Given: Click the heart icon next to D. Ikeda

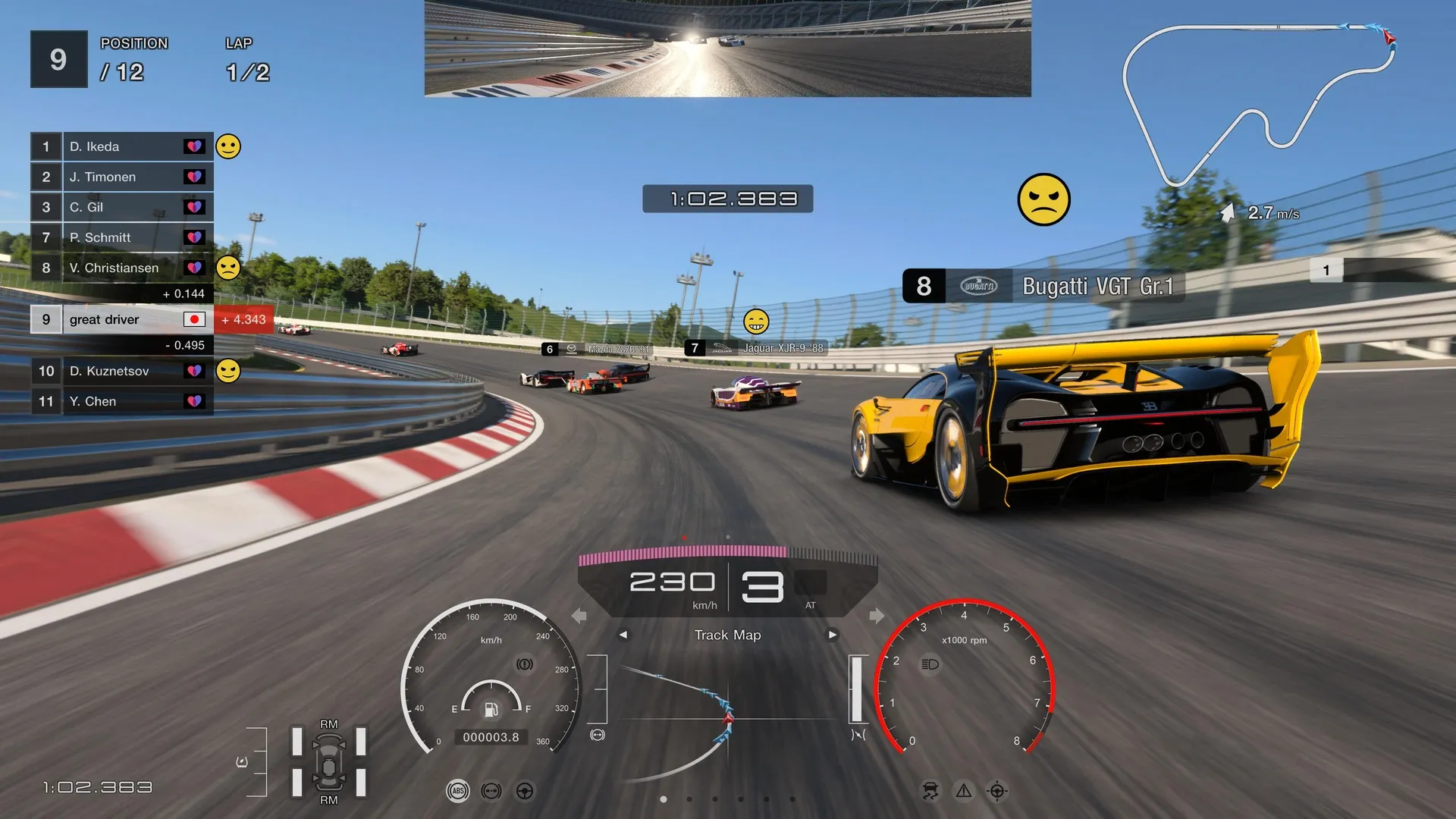Looking at the screenshot, I should (196, 146).
